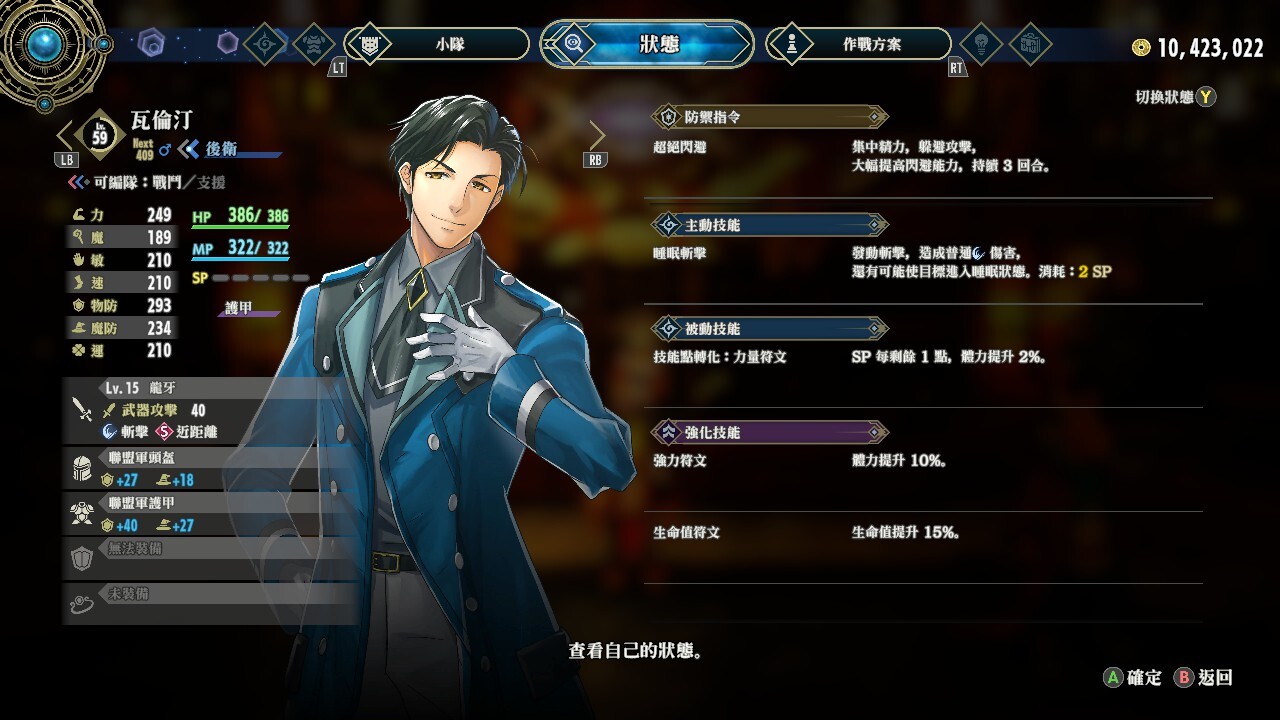Show the previous character with left arrow

tap(66, 136)
